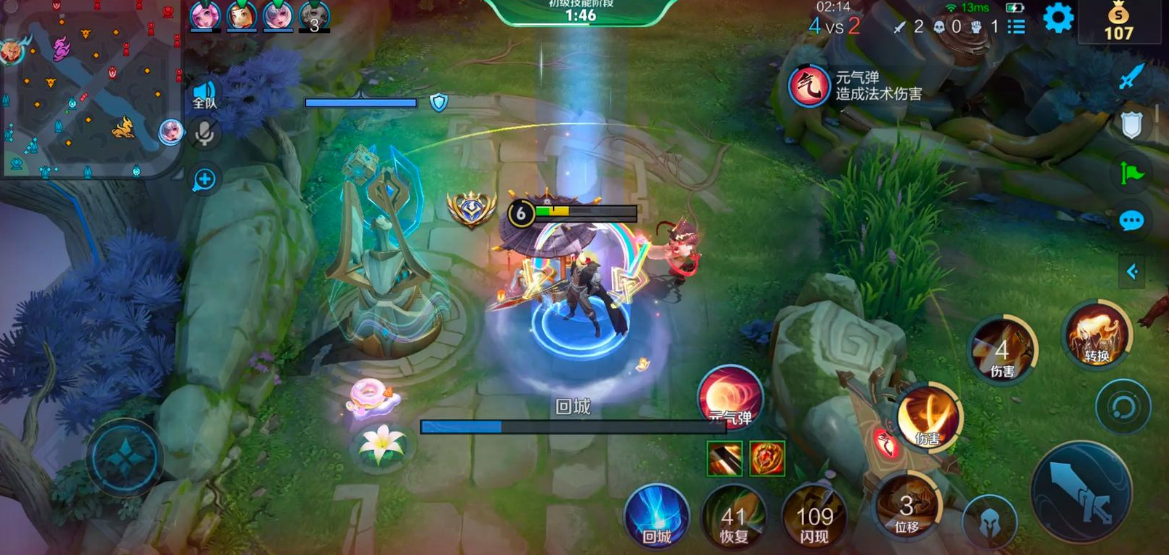This screenshot has width=1169, height=555.
Task: Activate the 转换 switch skill
Action: point(1097,333)
